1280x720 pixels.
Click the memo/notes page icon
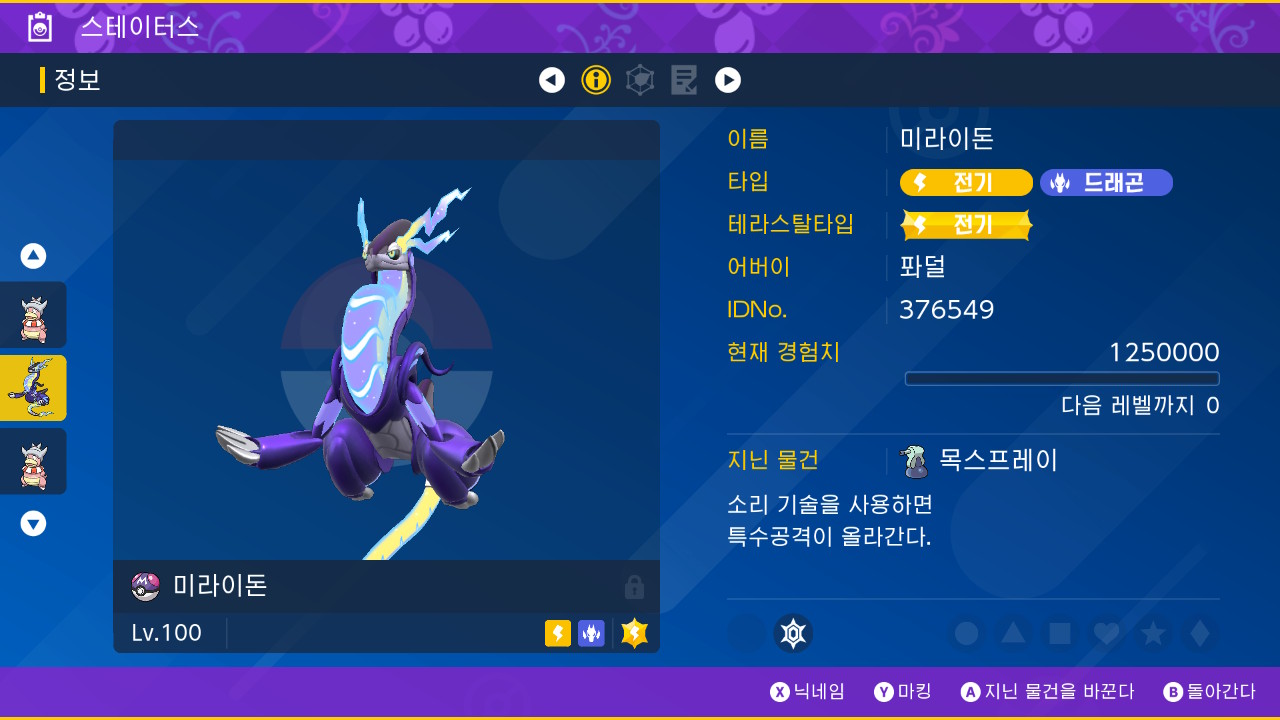[684, 80]
